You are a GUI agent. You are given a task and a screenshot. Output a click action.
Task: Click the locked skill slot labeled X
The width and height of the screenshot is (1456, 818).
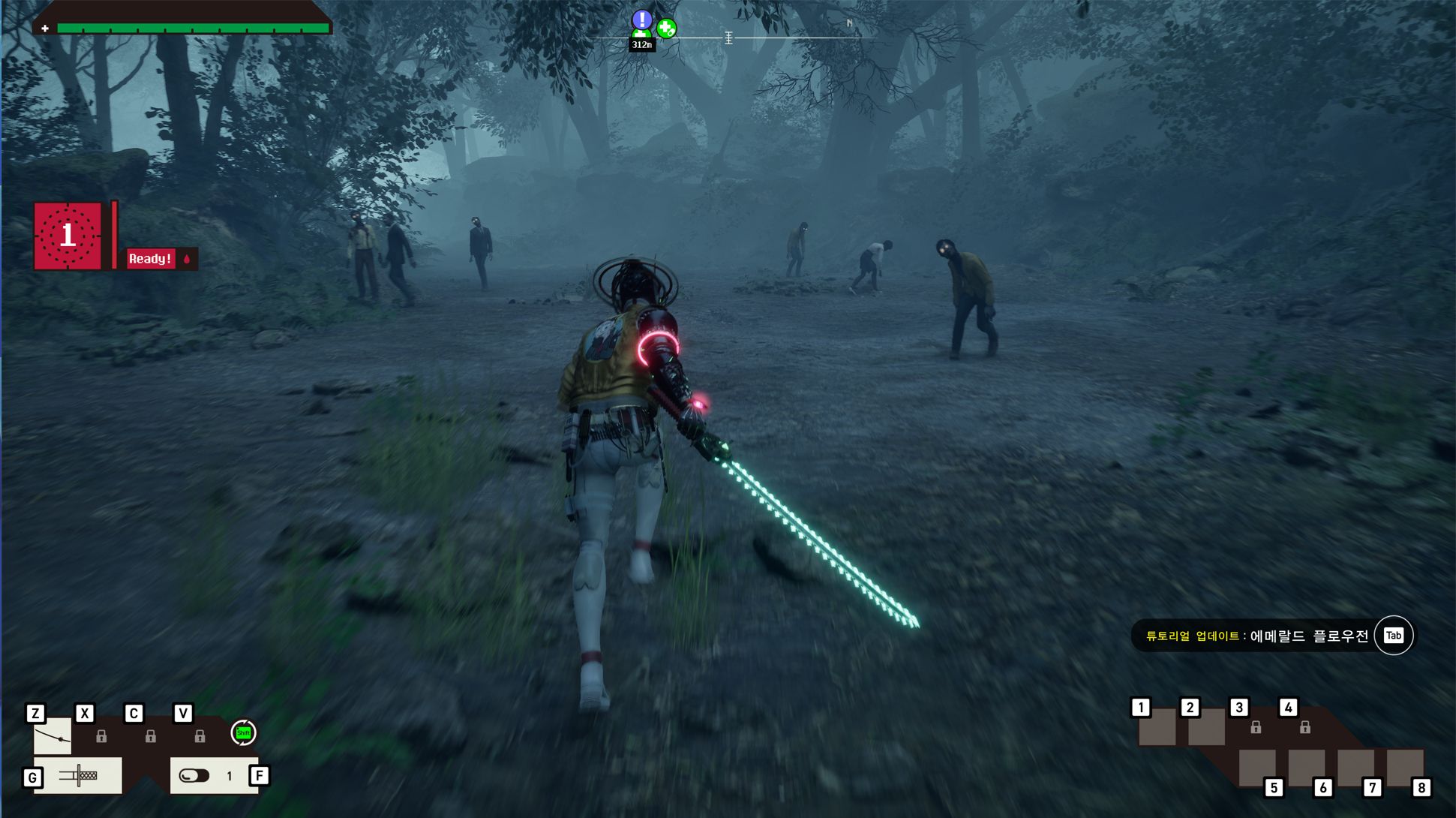pyautogui.click(x=101, y=736)
